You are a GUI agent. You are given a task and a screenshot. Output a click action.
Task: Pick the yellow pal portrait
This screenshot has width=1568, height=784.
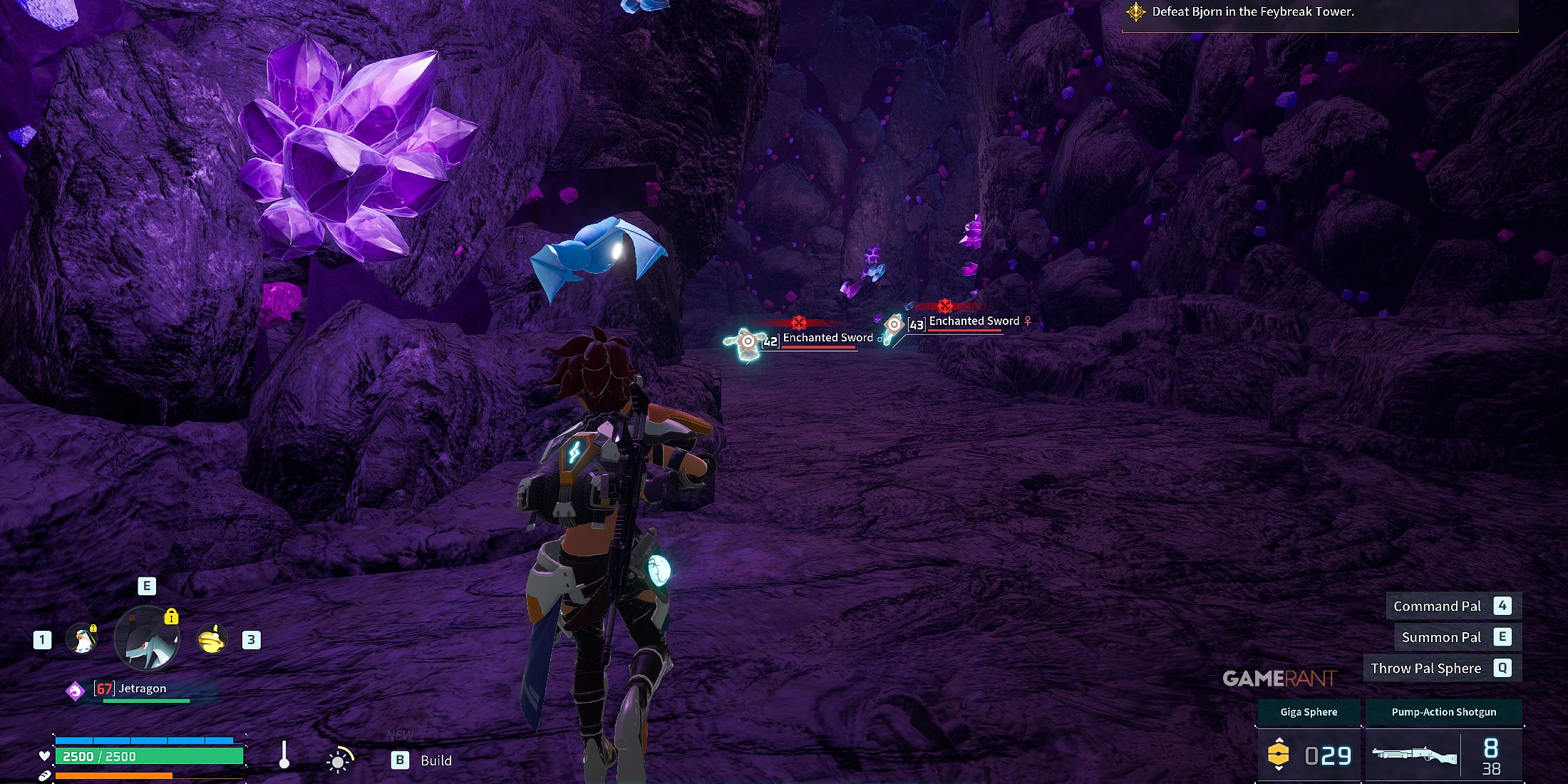coord(212,639)
